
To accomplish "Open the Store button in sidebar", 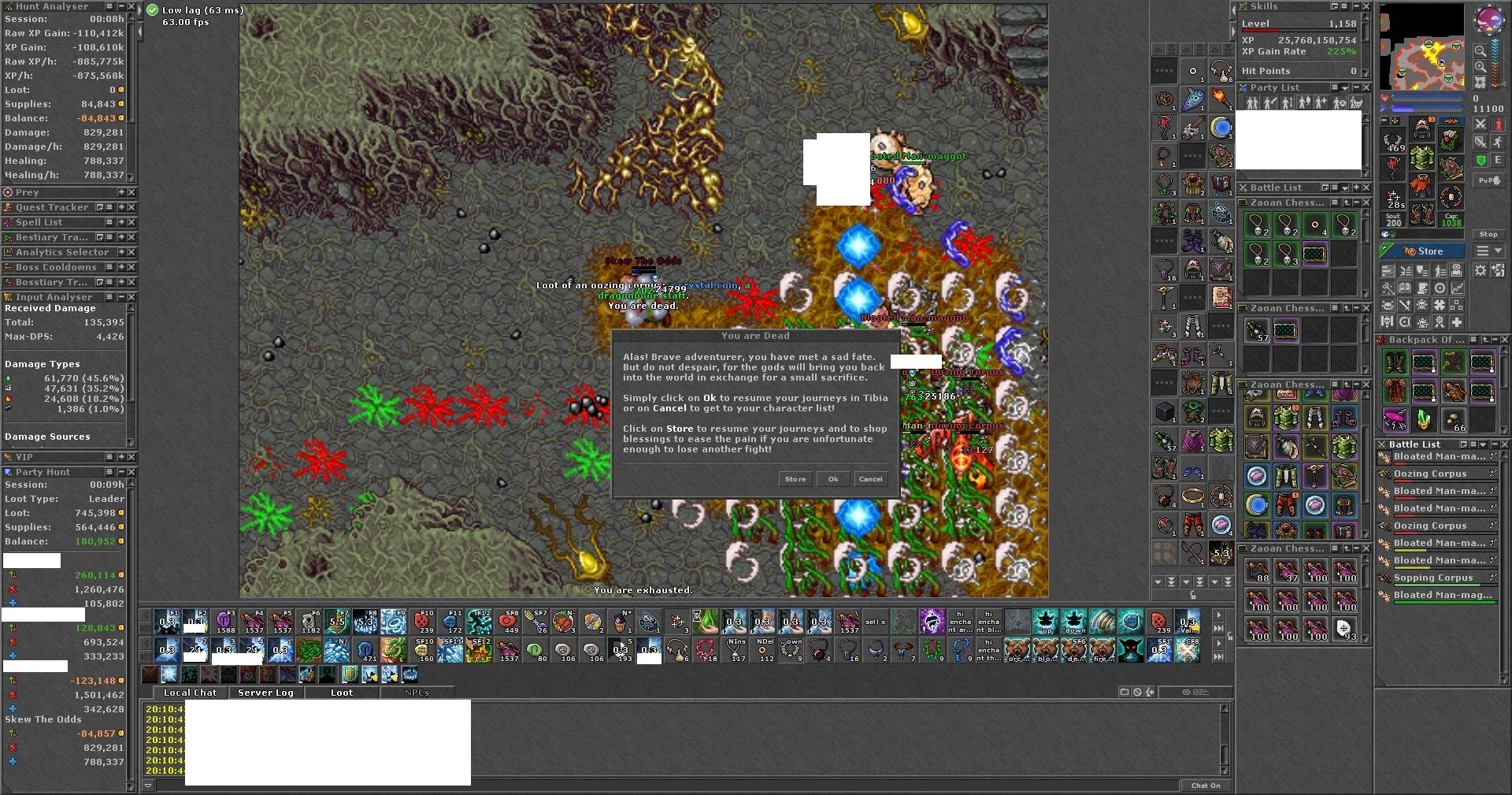I will coord(1424,251).
